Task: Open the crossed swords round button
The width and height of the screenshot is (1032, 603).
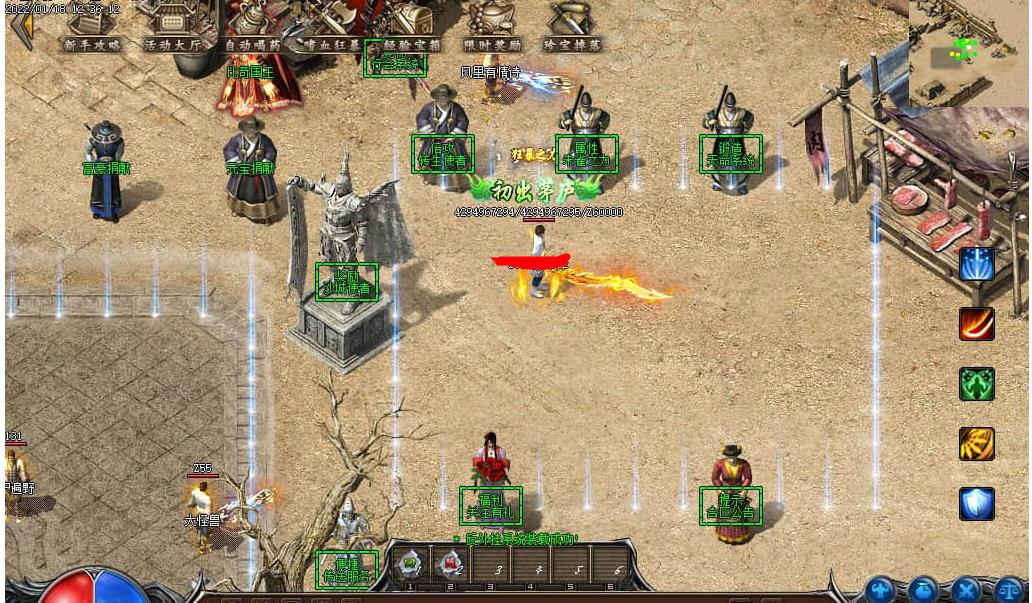Action: click(965, 590)
